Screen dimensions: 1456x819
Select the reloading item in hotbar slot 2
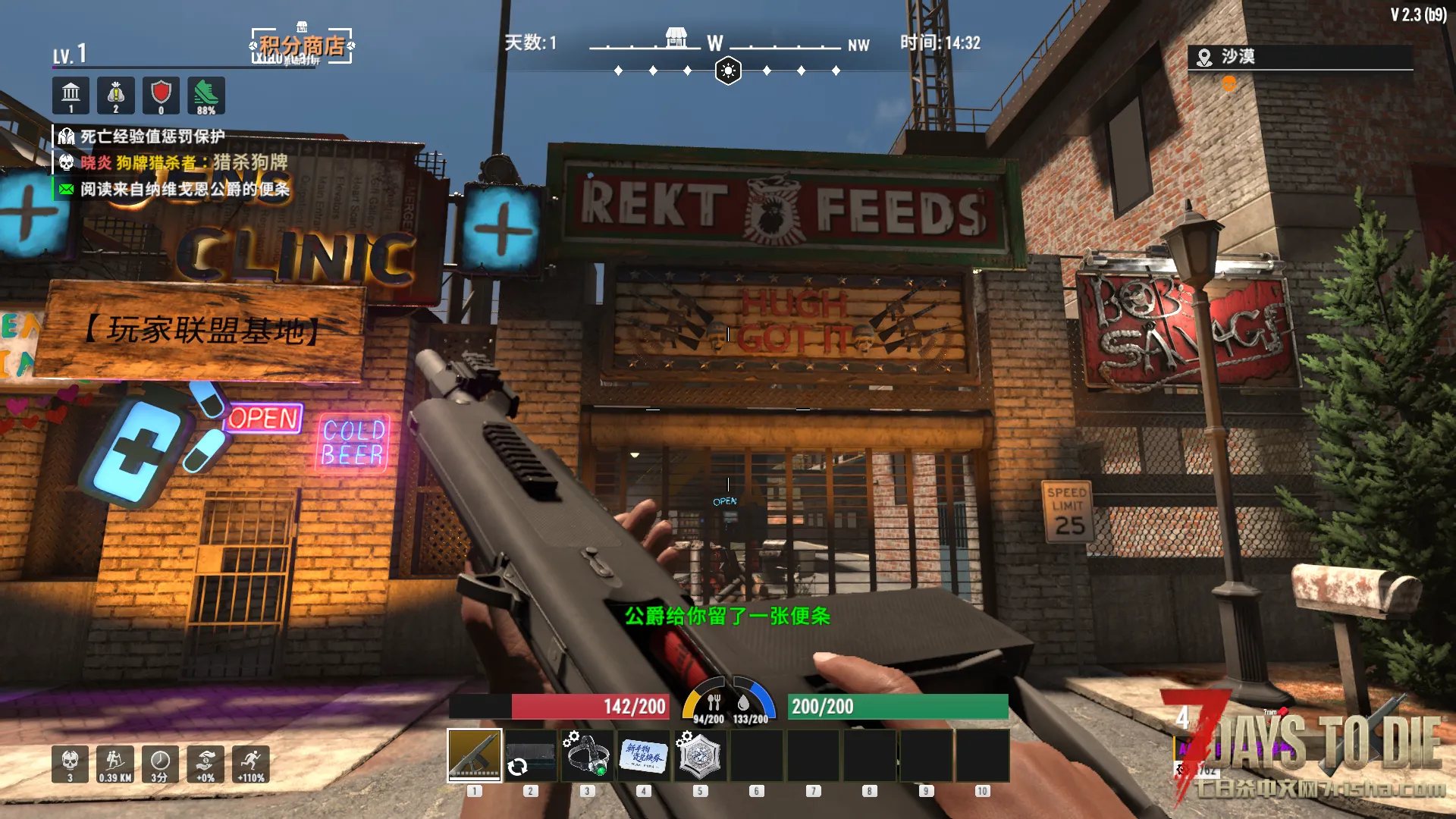pos(531,755)
